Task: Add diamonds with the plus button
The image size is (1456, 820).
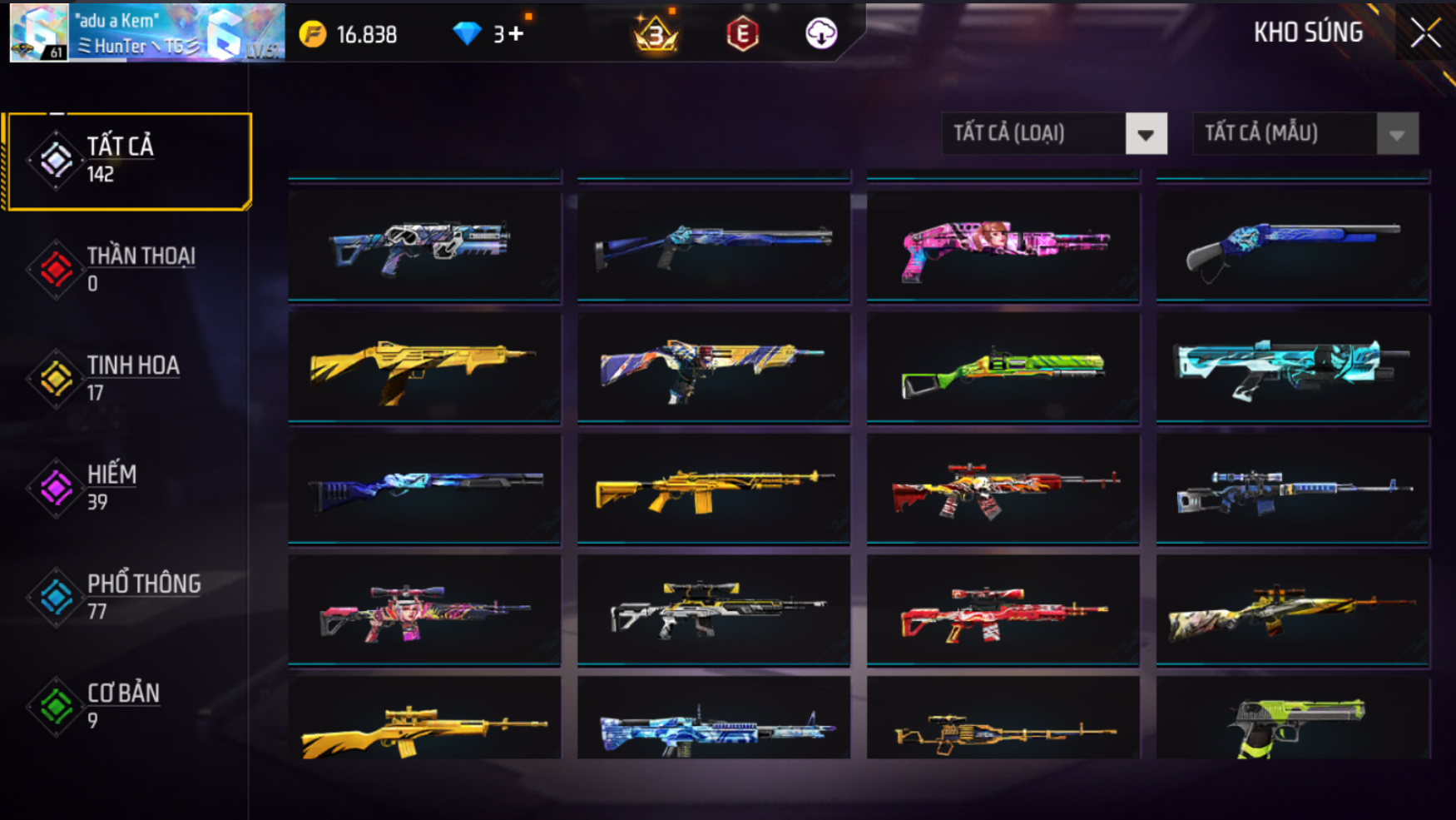Action: [x=517, y=34]
